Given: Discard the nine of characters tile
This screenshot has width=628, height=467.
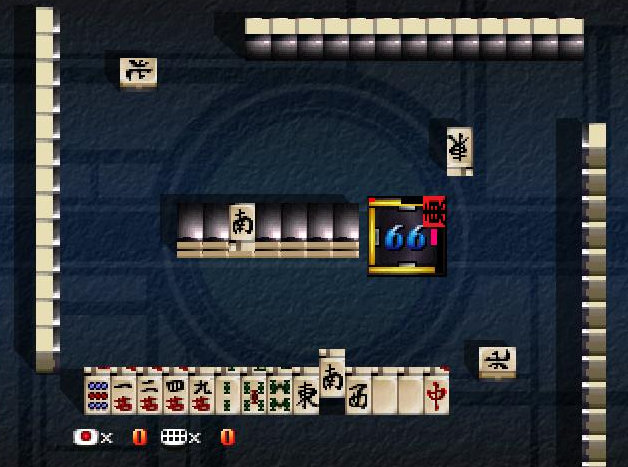Looking at the screenshot, I should [x=201, y=392].
